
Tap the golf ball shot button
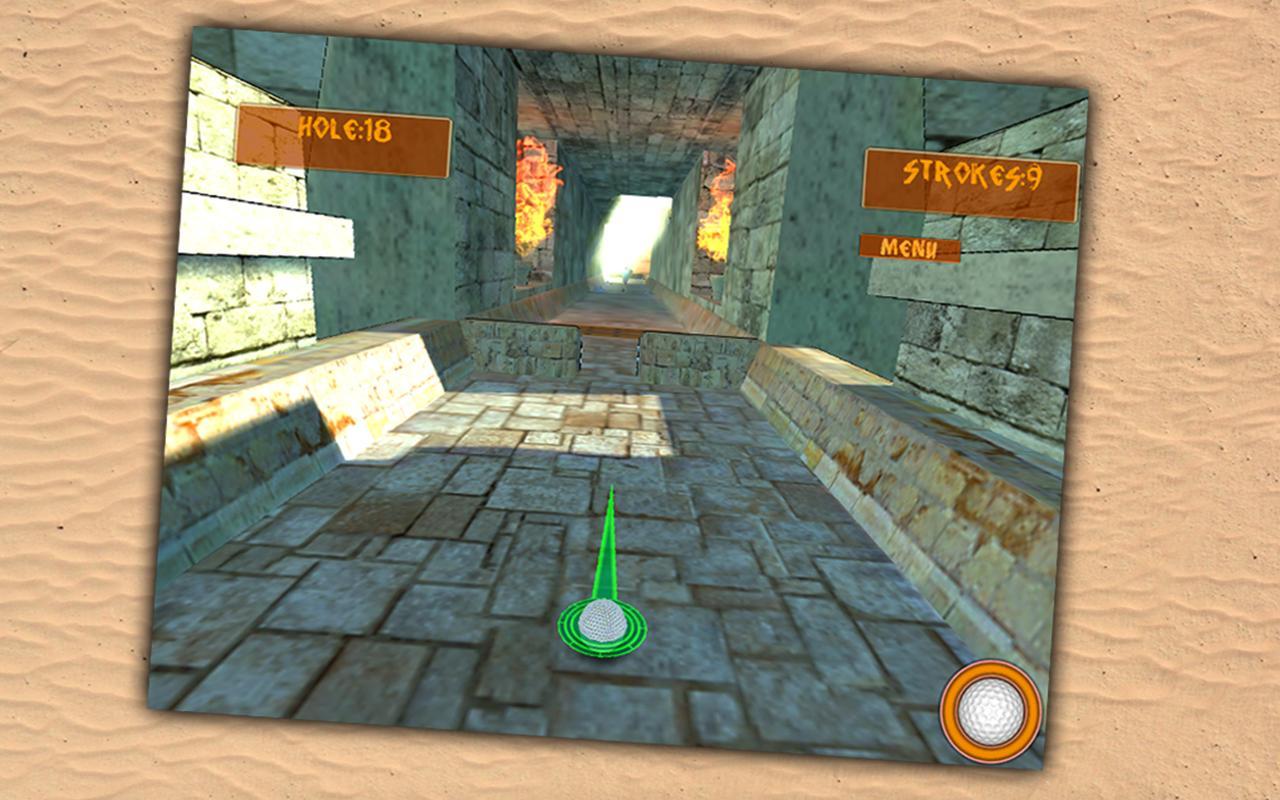[x=990, y=711]
